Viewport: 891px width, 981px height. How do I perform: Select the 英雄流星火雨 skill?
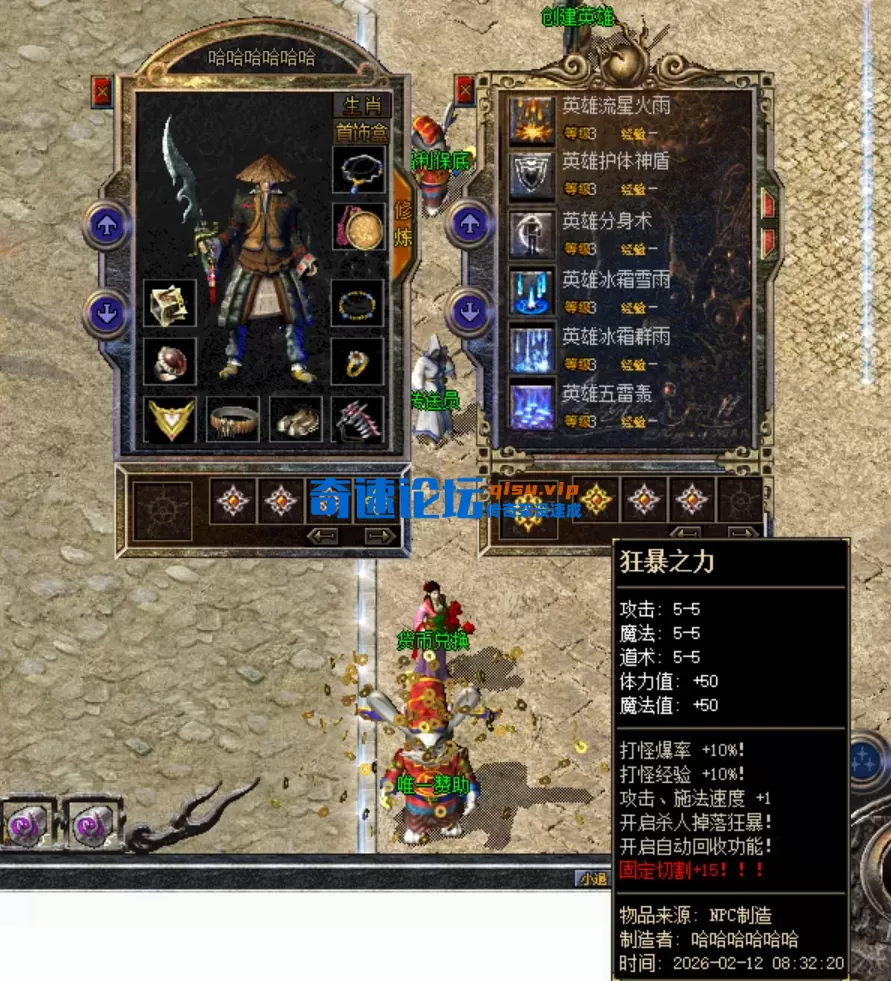click(x=531, y=120)
